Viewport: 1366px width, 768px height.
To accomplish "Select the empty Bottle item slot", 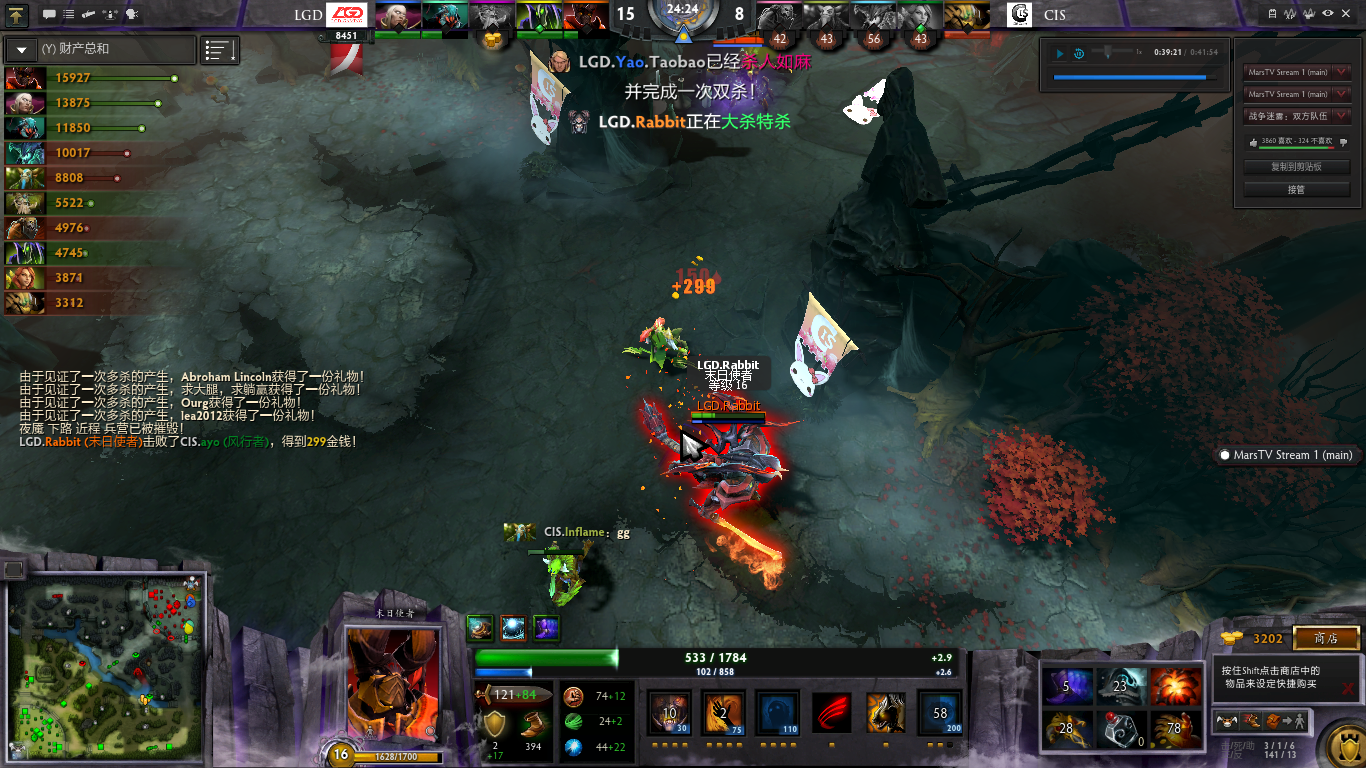I will click(1120, 729).
